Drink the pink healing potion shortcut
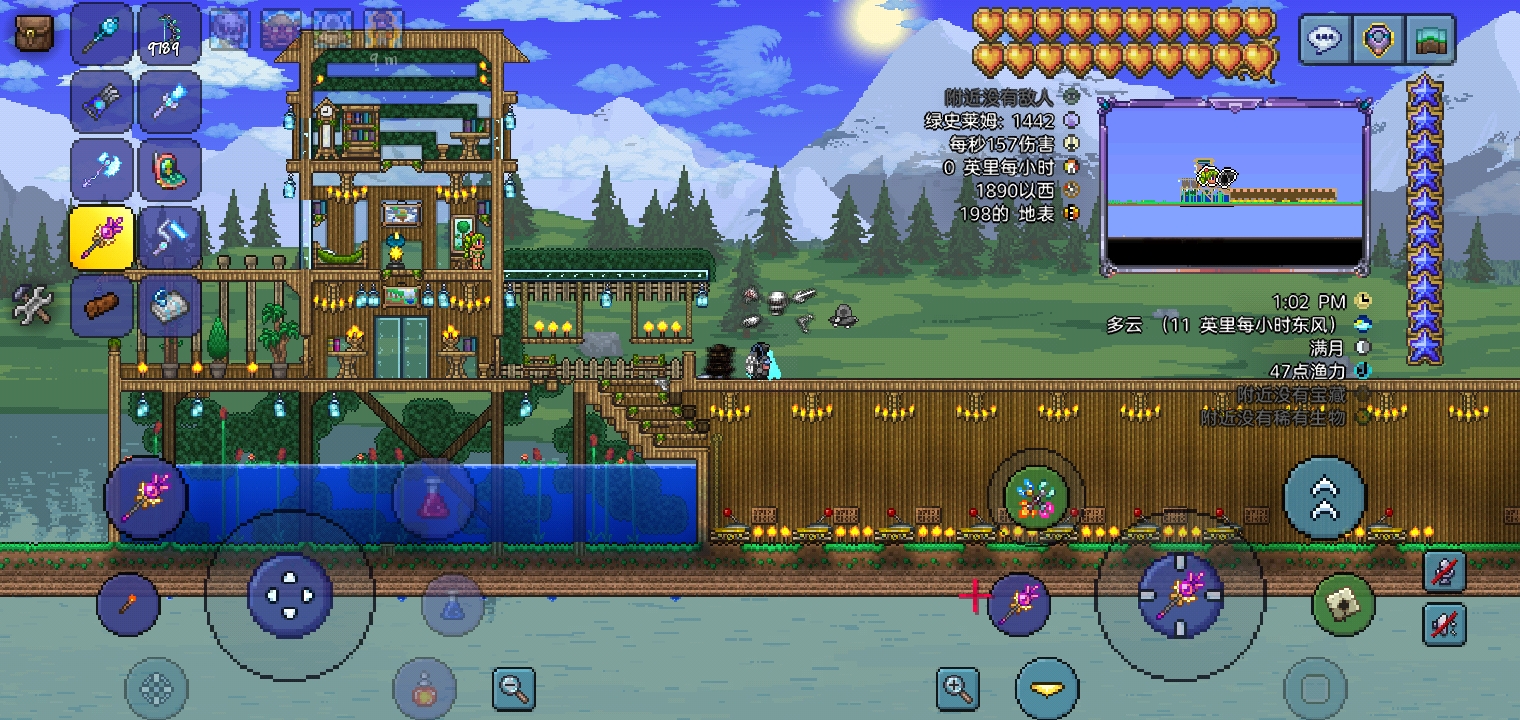 pyautogui.click(x=433, y=497)
